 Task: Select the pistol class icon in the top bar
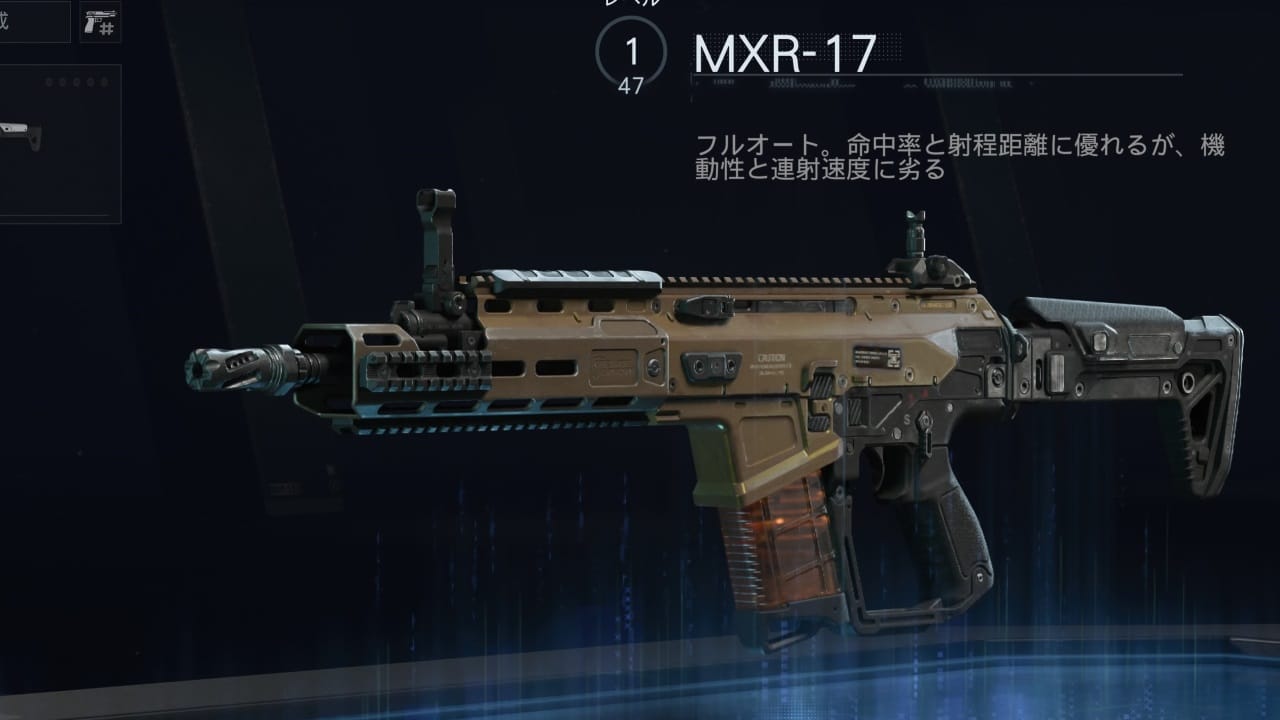pos(93,20)
